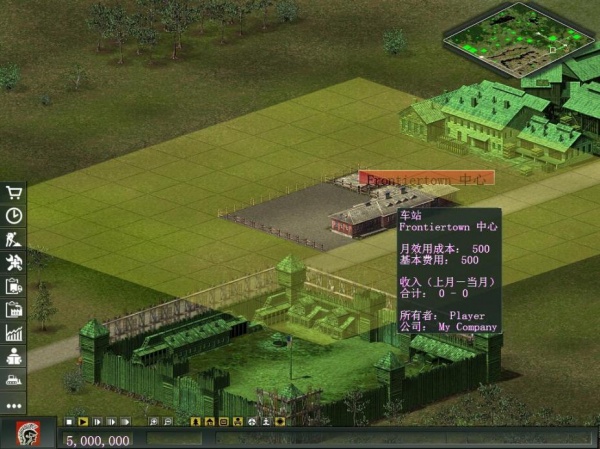
Task: Select the Frontiertown 中心 station label
Action: [x=427, y=179]
